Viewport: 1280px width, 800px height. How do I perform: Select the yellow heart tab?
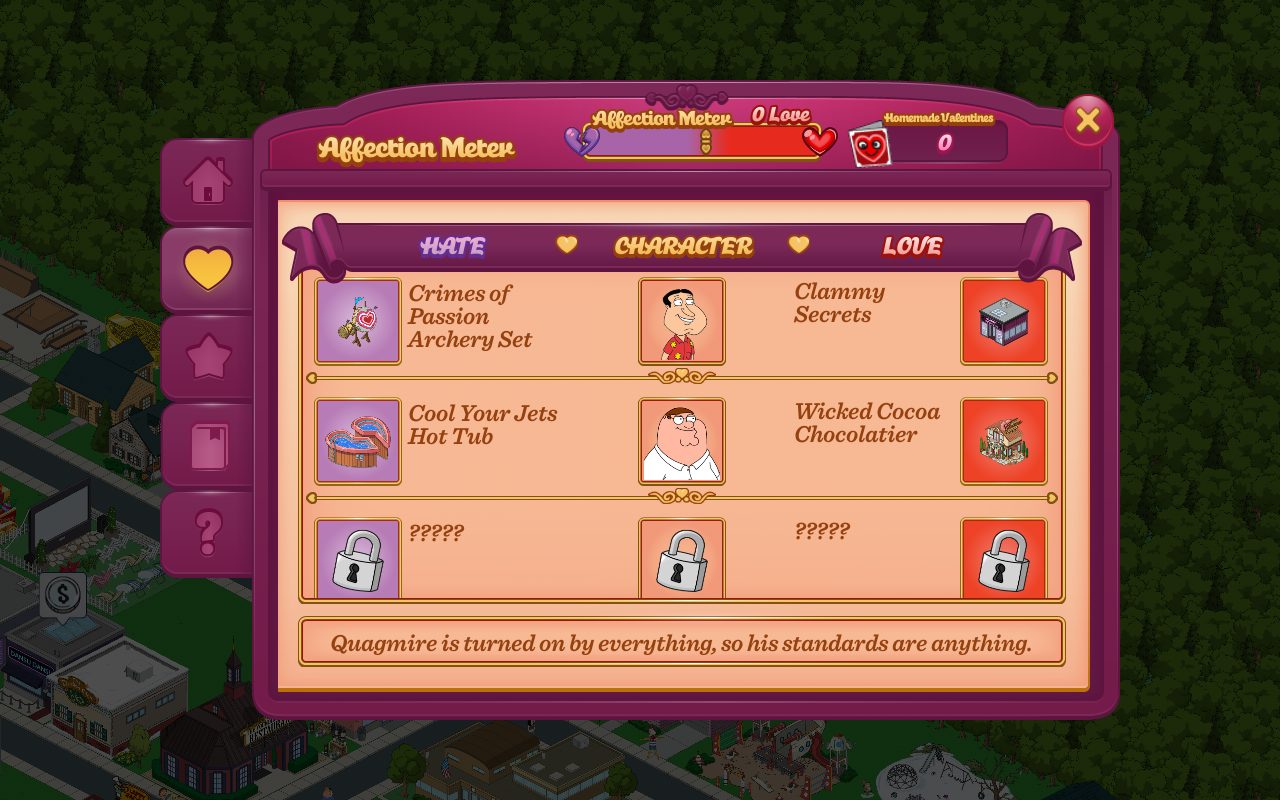208,269
